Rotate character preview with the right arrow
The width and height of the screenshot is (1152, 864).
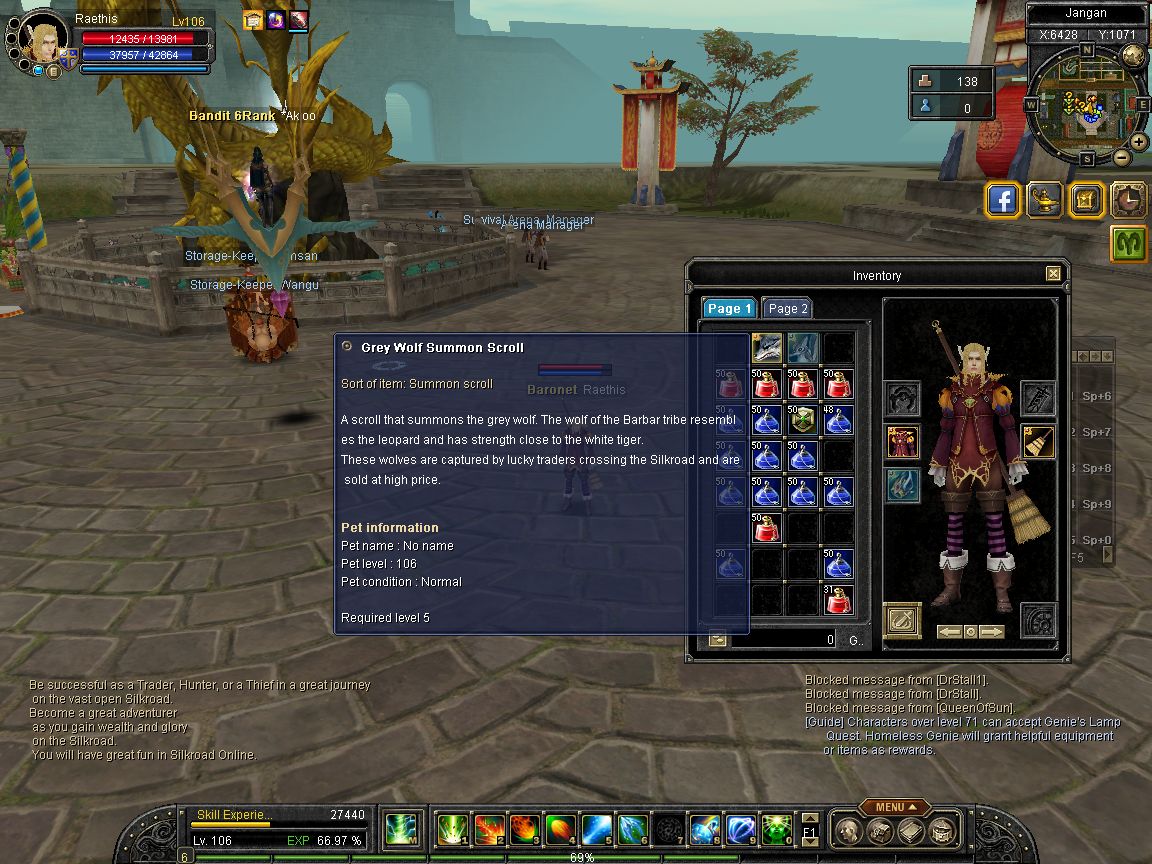pyautogui.click(x=991, y=632)
